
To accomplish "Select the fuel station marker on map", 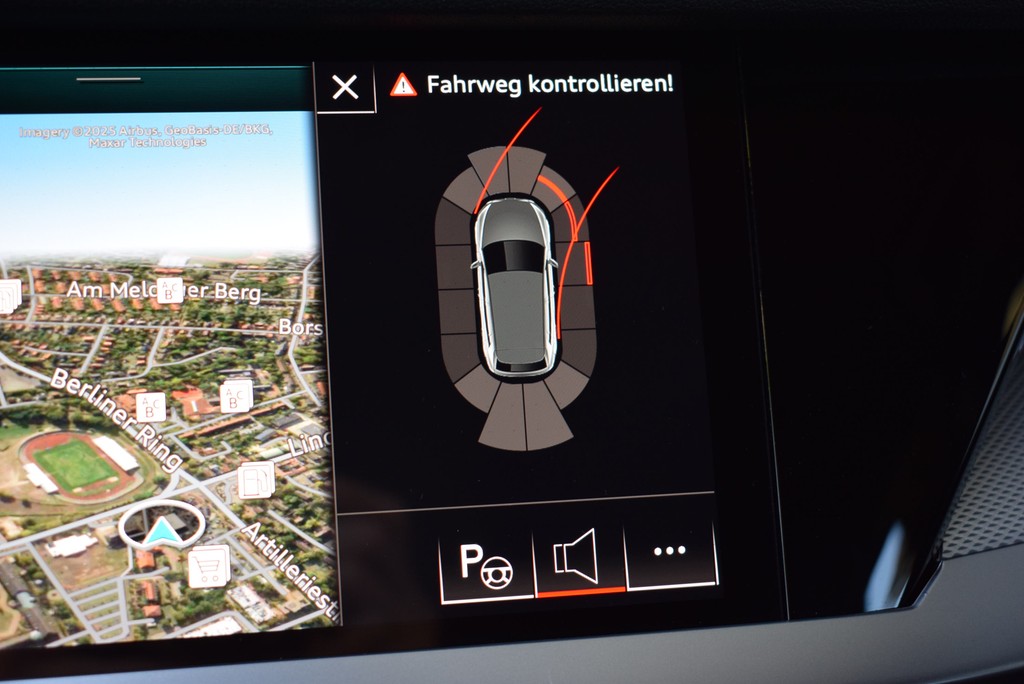I will pyautogui.click(x=256, y=480).
